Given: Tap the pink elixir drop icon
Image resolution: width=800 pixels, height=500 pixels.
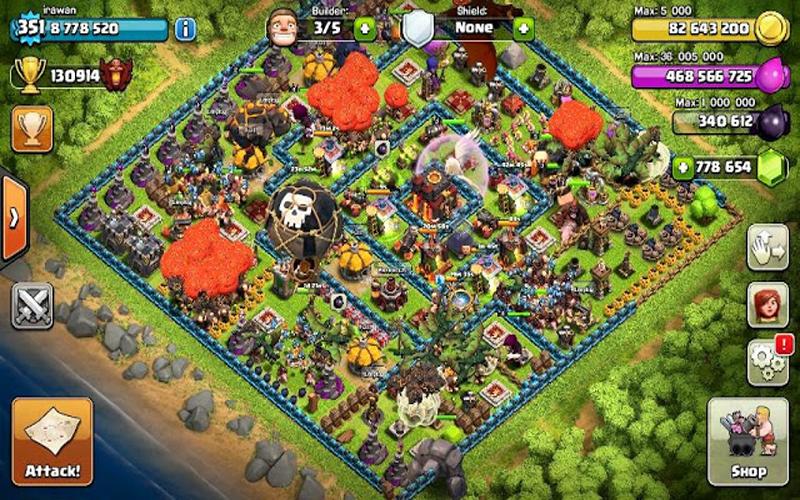Looking at the screenshot, I should coord(771,76).
